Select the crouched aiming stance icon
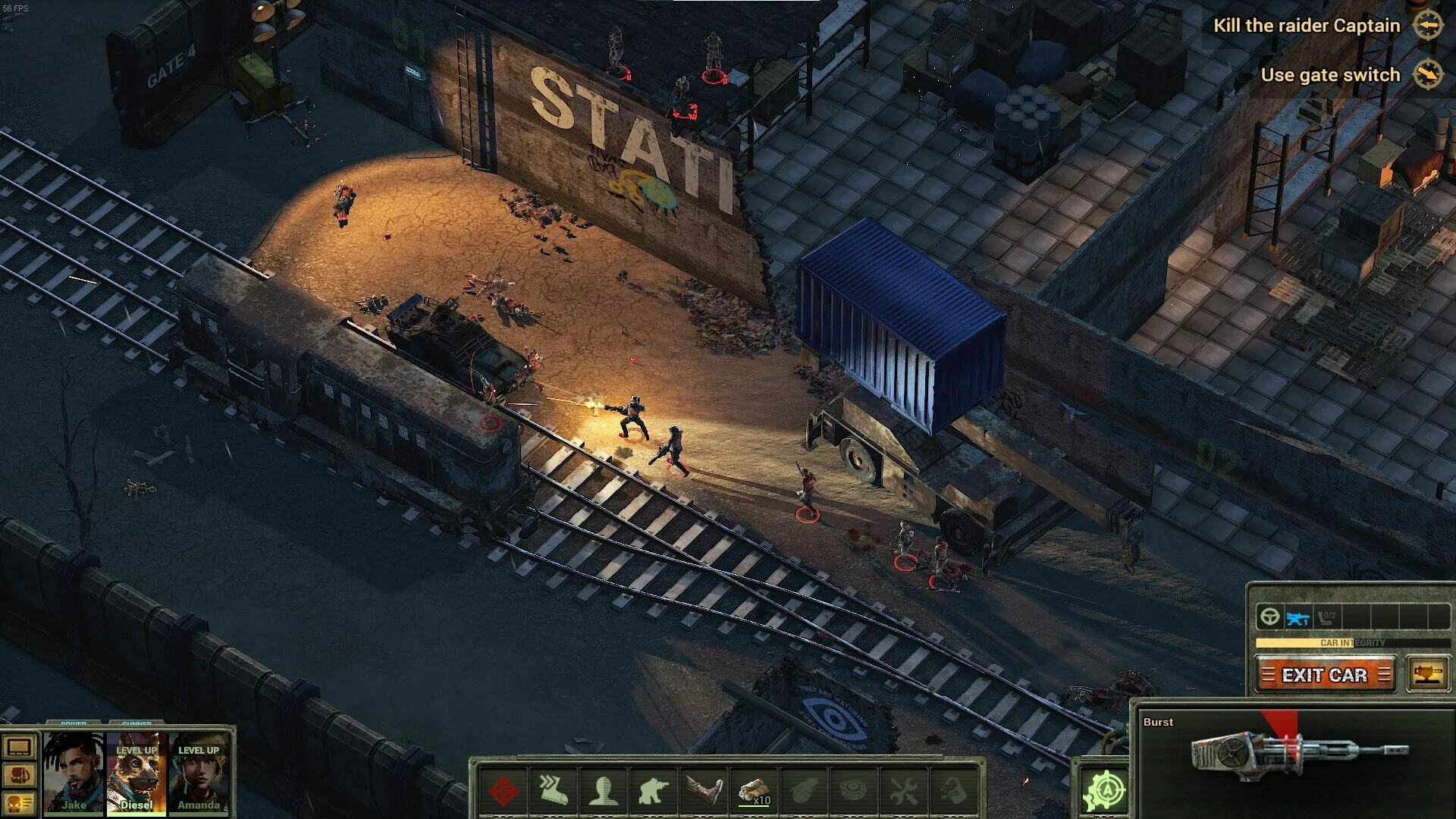This screenshot has width=1456, height=819. point(654,790)
